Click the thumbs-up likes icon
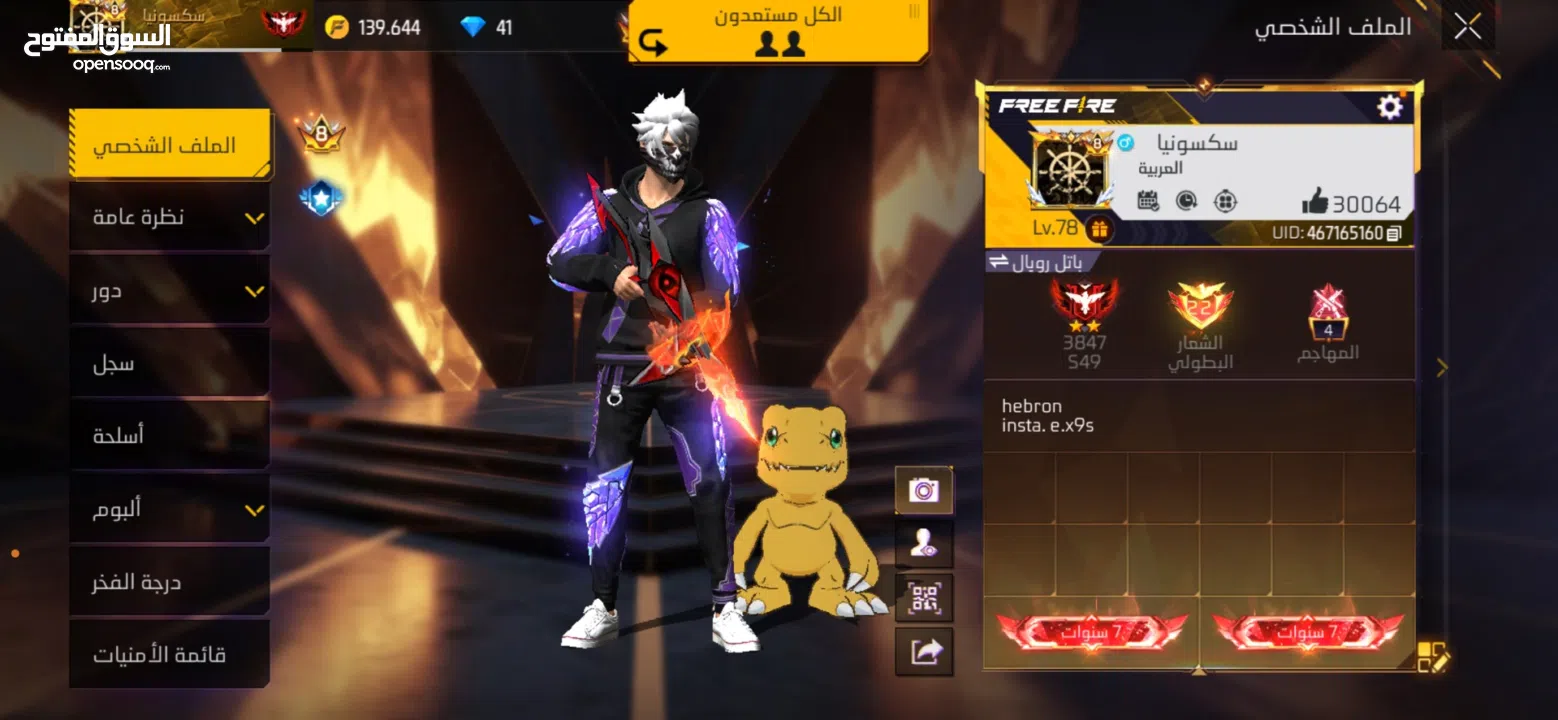The height and width of the screenshot is (720, 1558). point(1315,203)
